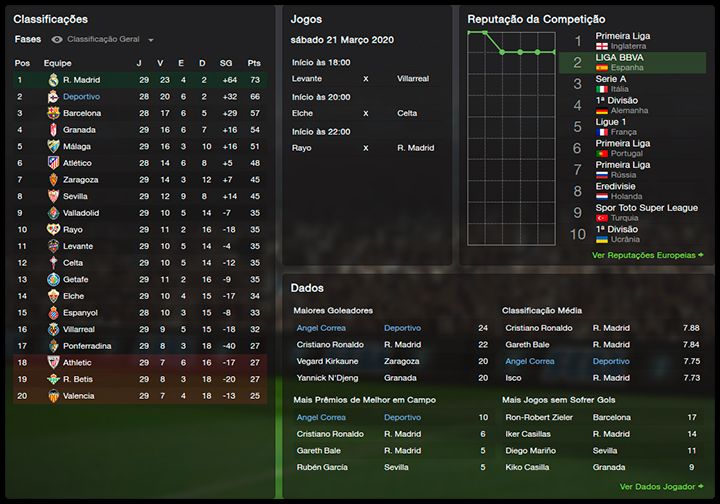Viewport: 720px width, 504px height.
Task: View the Elche x Celta match
Action: (365, 113)
